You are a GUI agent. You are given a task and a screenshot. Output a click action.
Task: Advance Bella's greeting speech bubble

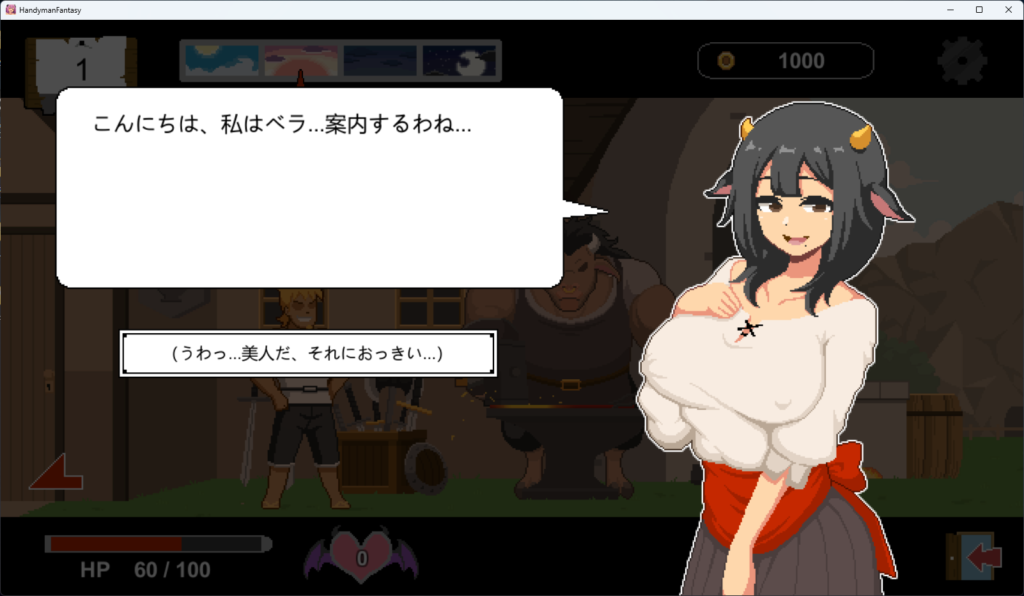(x=310, y=187)
